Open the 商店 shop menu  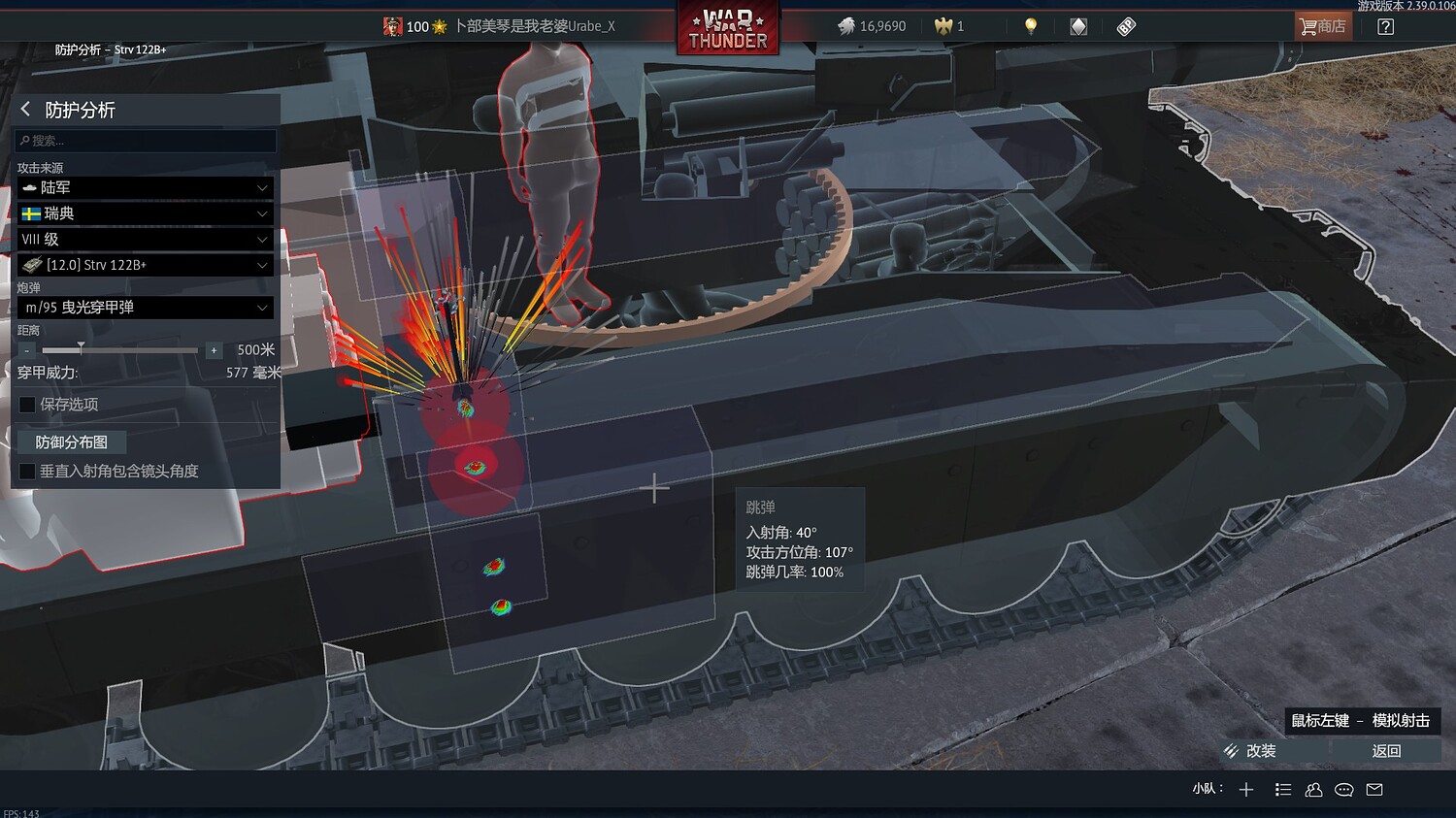coord(1322,26)
